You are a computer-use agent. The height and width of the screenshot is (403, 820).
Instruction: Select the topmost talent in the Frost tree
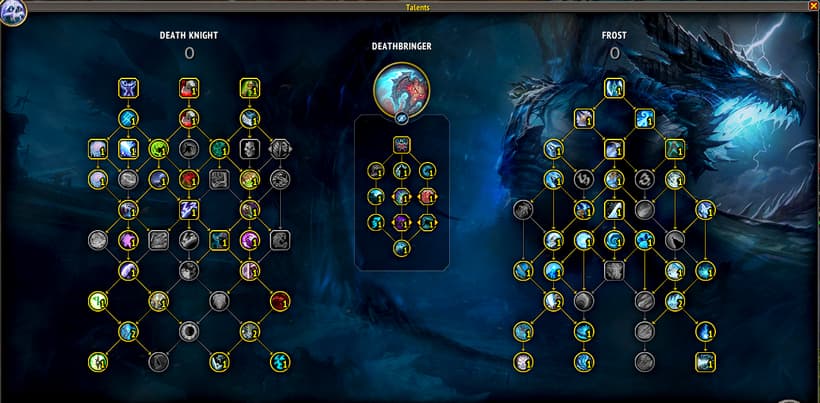click(x=614, y=88)
